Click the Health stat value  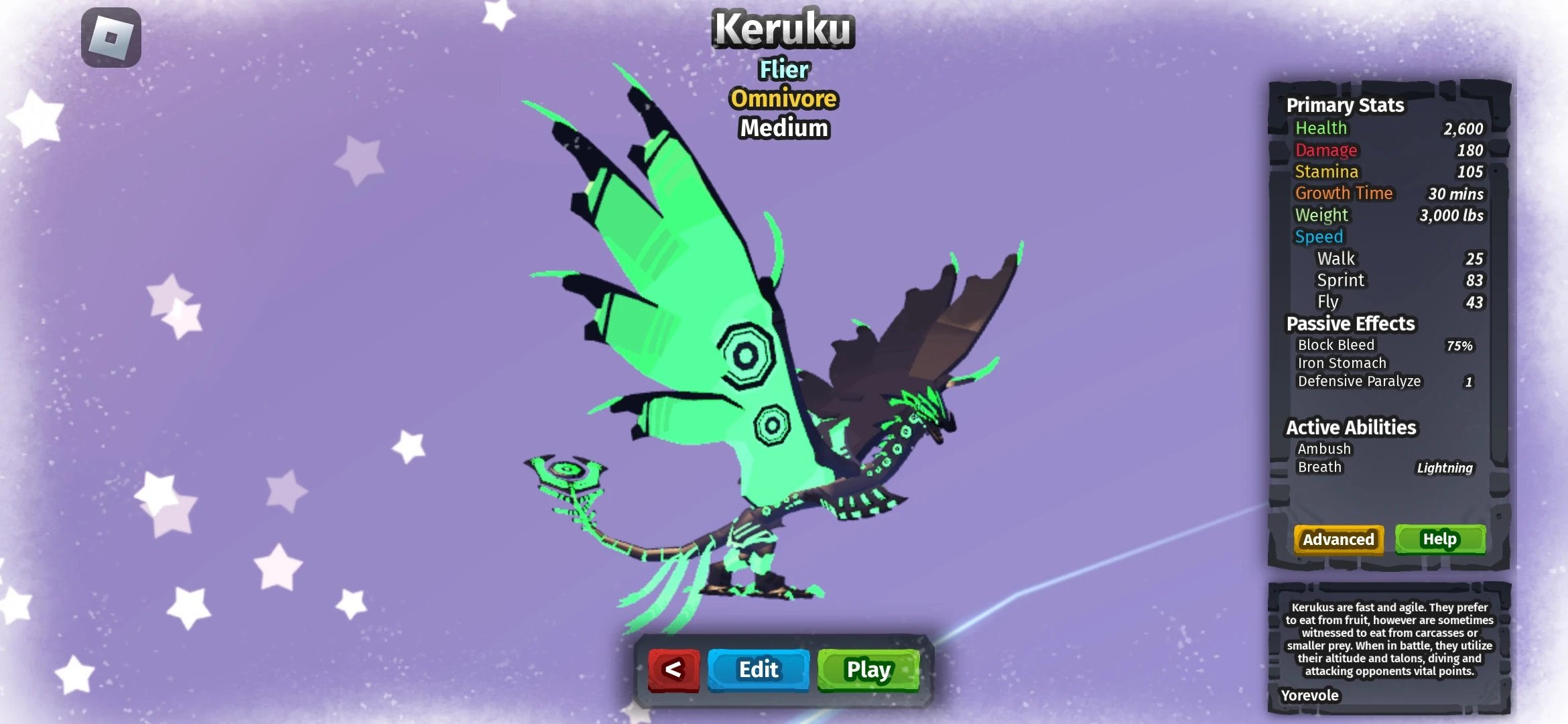[1463, 129]
